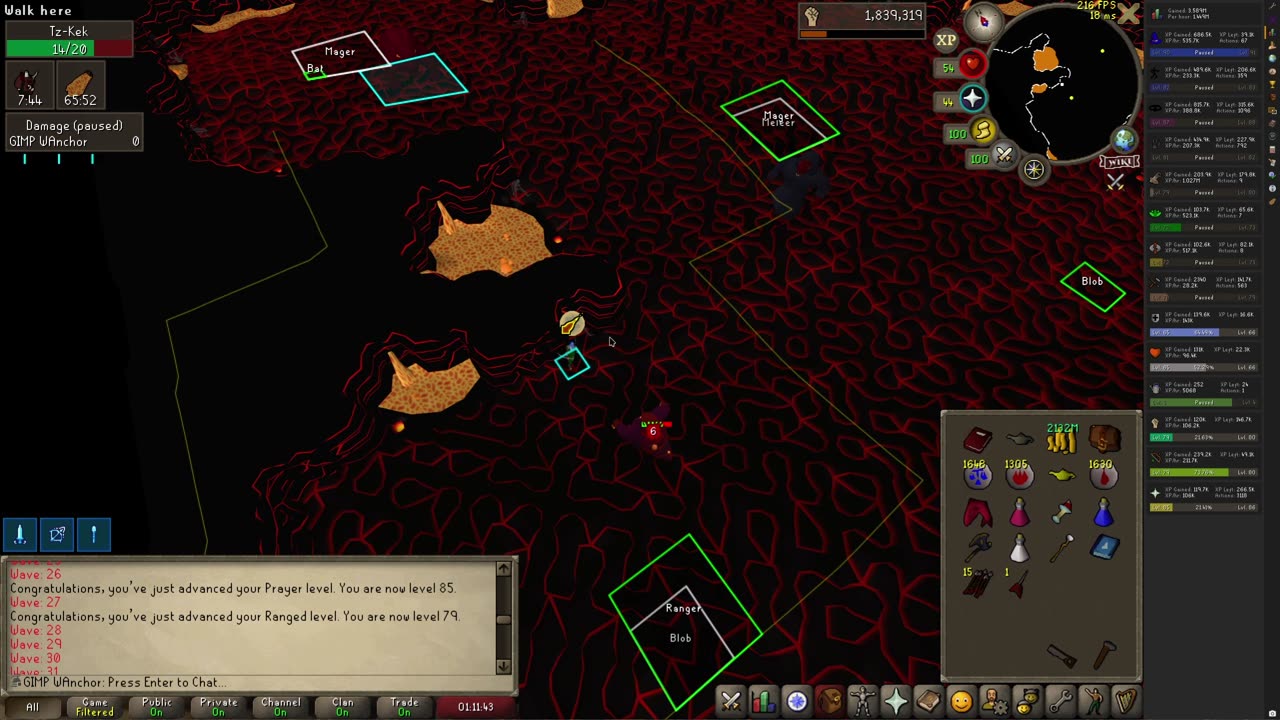
Task: Activate the special attack orb
Action: click(x=1004, y=156)
